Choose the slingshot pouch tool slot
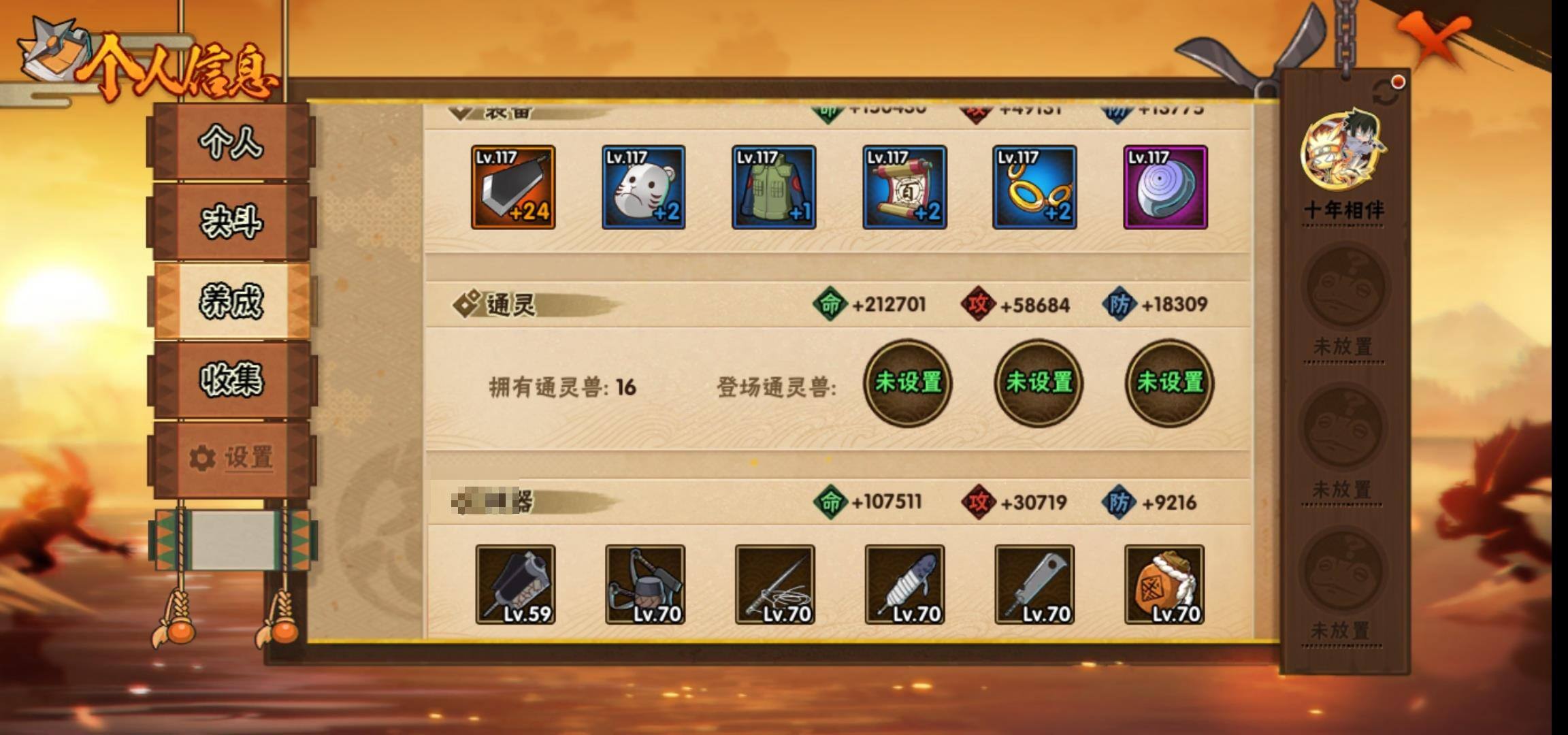1568x735 pixels. pos(645,584)
